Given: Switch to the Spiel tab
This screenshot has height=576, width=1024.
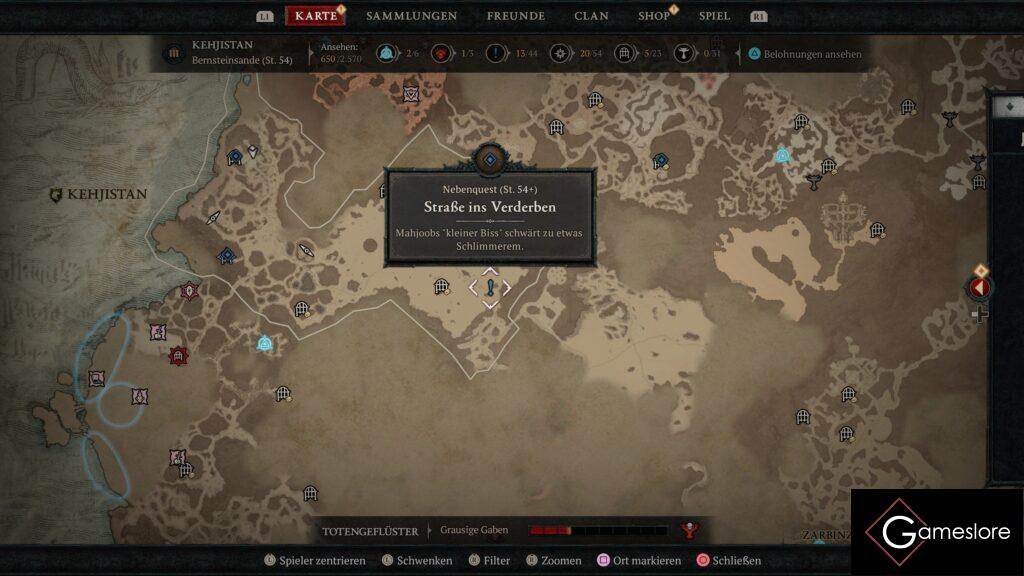Looking at the screenshot, I should coord(714,16).
